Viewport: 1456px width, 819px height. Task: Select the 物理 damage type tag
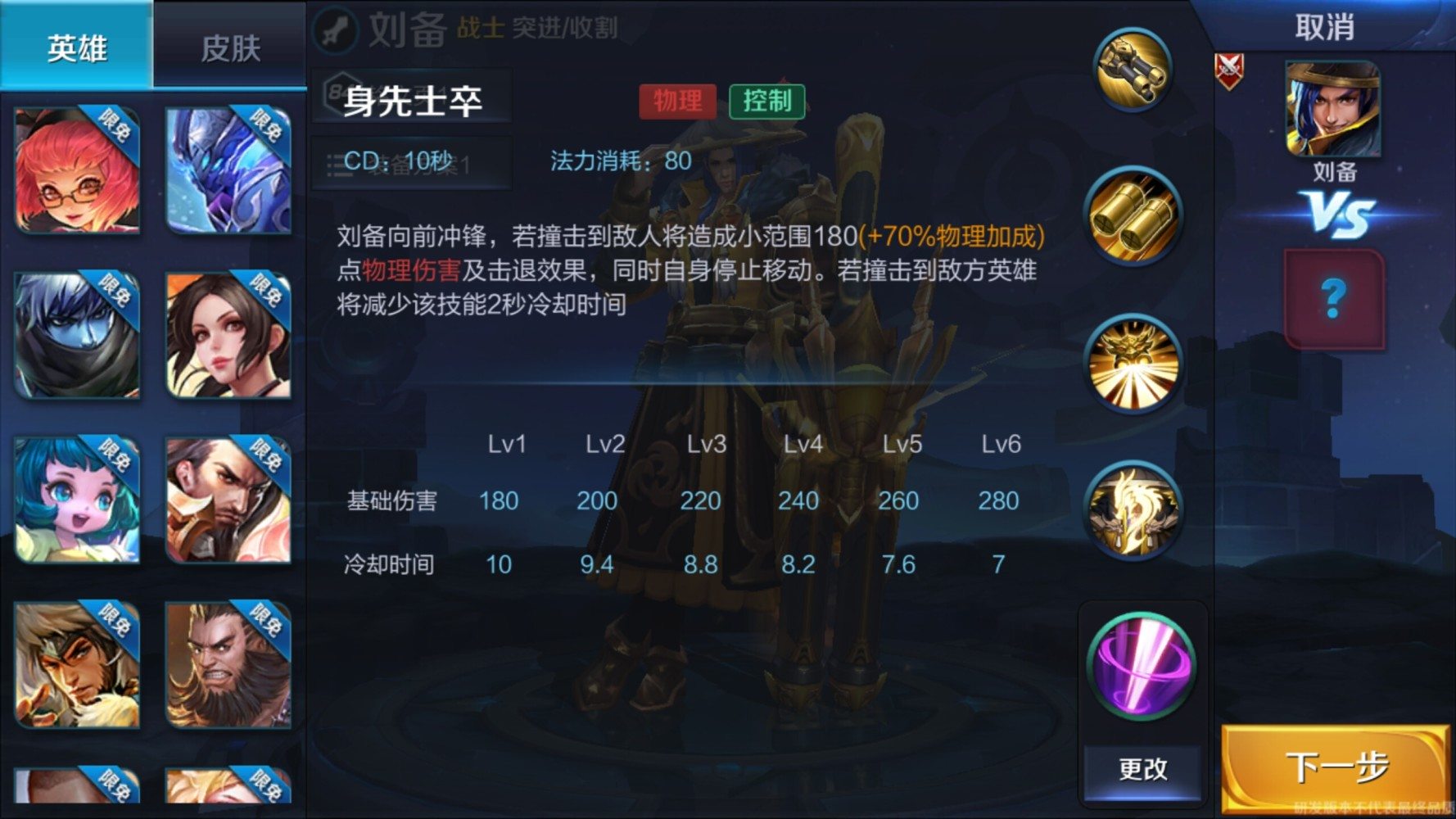point(678,101)
